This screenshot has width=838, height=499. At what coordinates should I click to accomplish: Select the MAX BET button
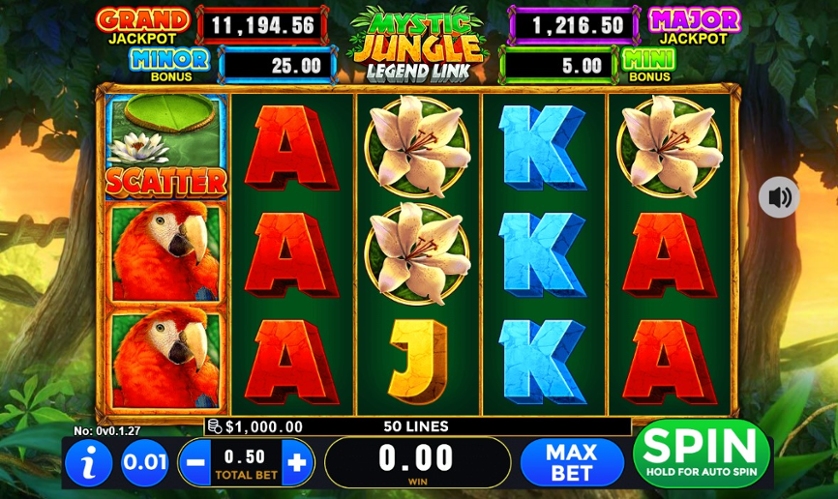coord(571,463)
